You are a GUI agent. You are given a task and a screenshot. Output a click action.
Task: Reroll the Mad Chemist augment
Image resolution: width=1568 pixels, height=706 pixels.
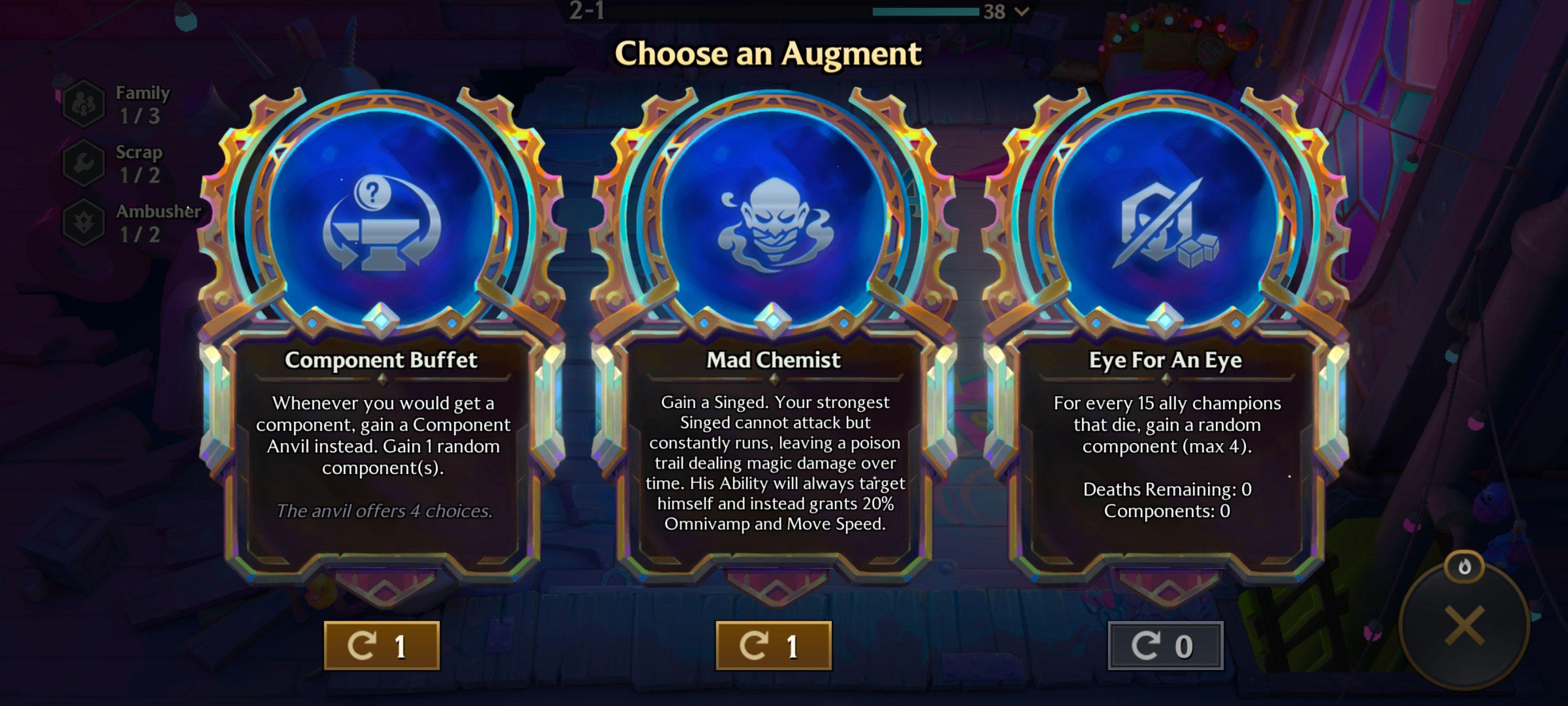tap(773, 645)
